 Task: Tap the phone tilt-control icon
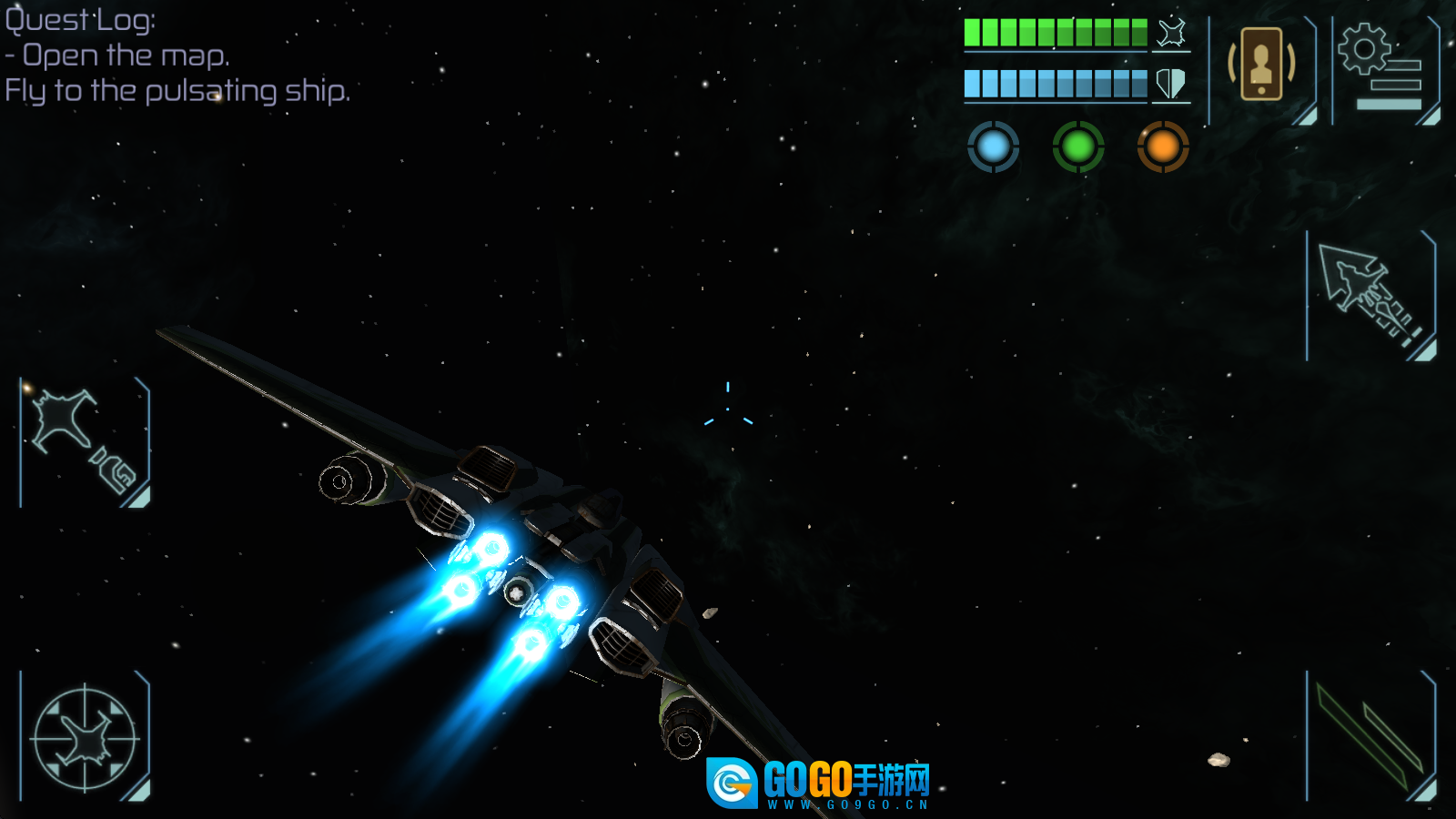1261,66
